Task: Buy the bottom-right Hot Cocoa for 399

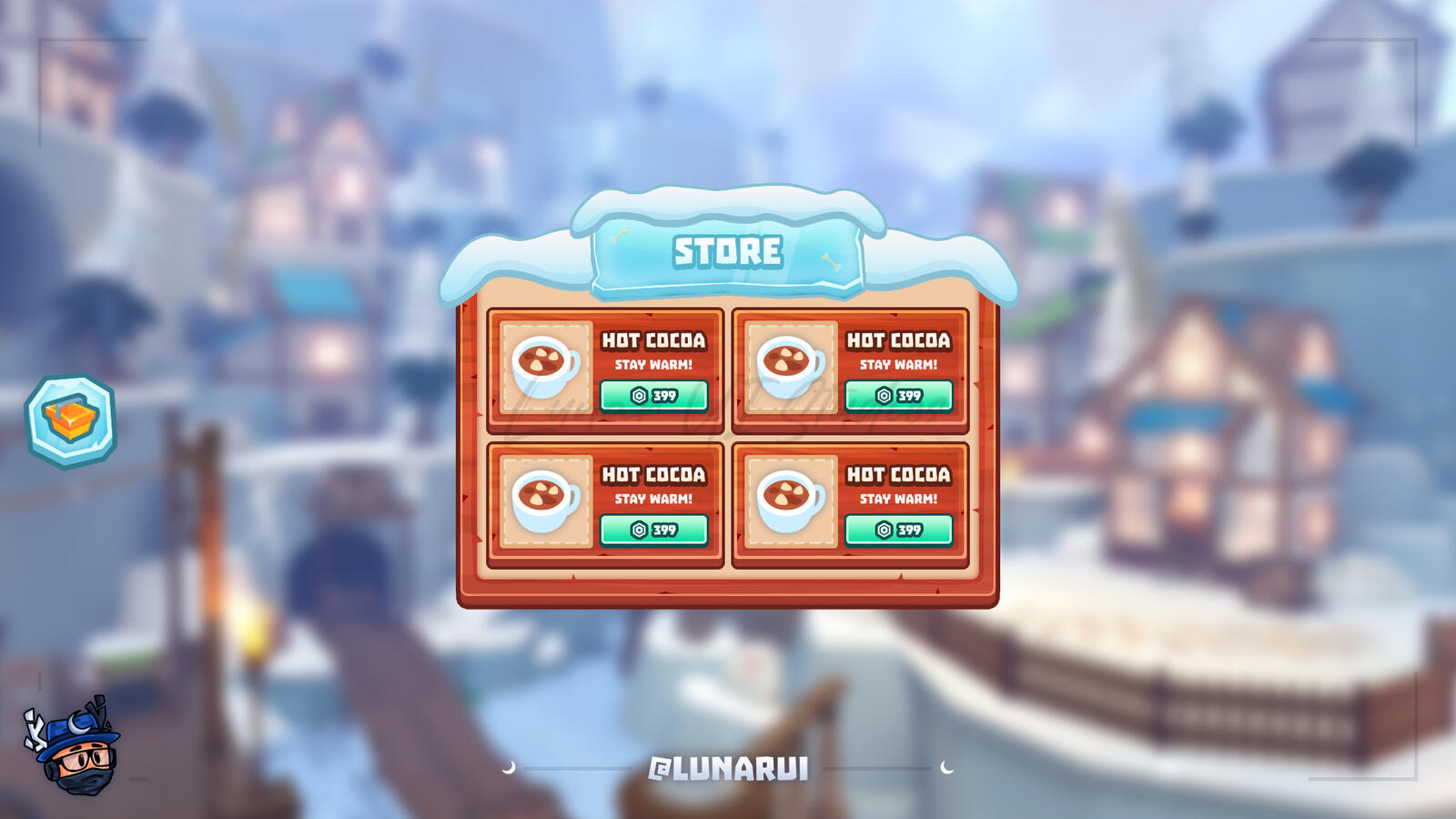Action: coord(899,528)
